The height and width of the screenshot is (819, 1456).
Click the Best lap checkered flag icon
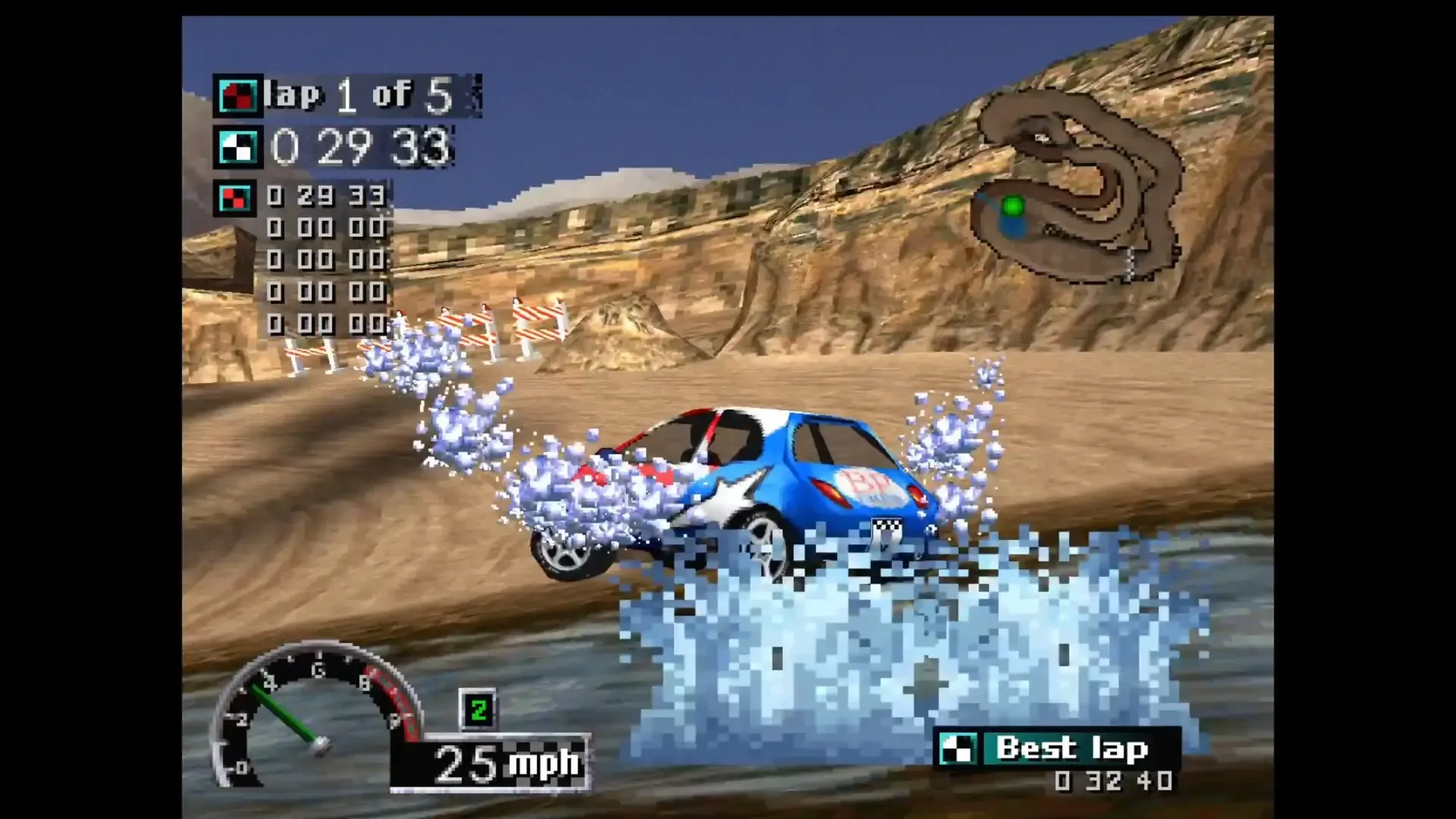coord(959,749)
